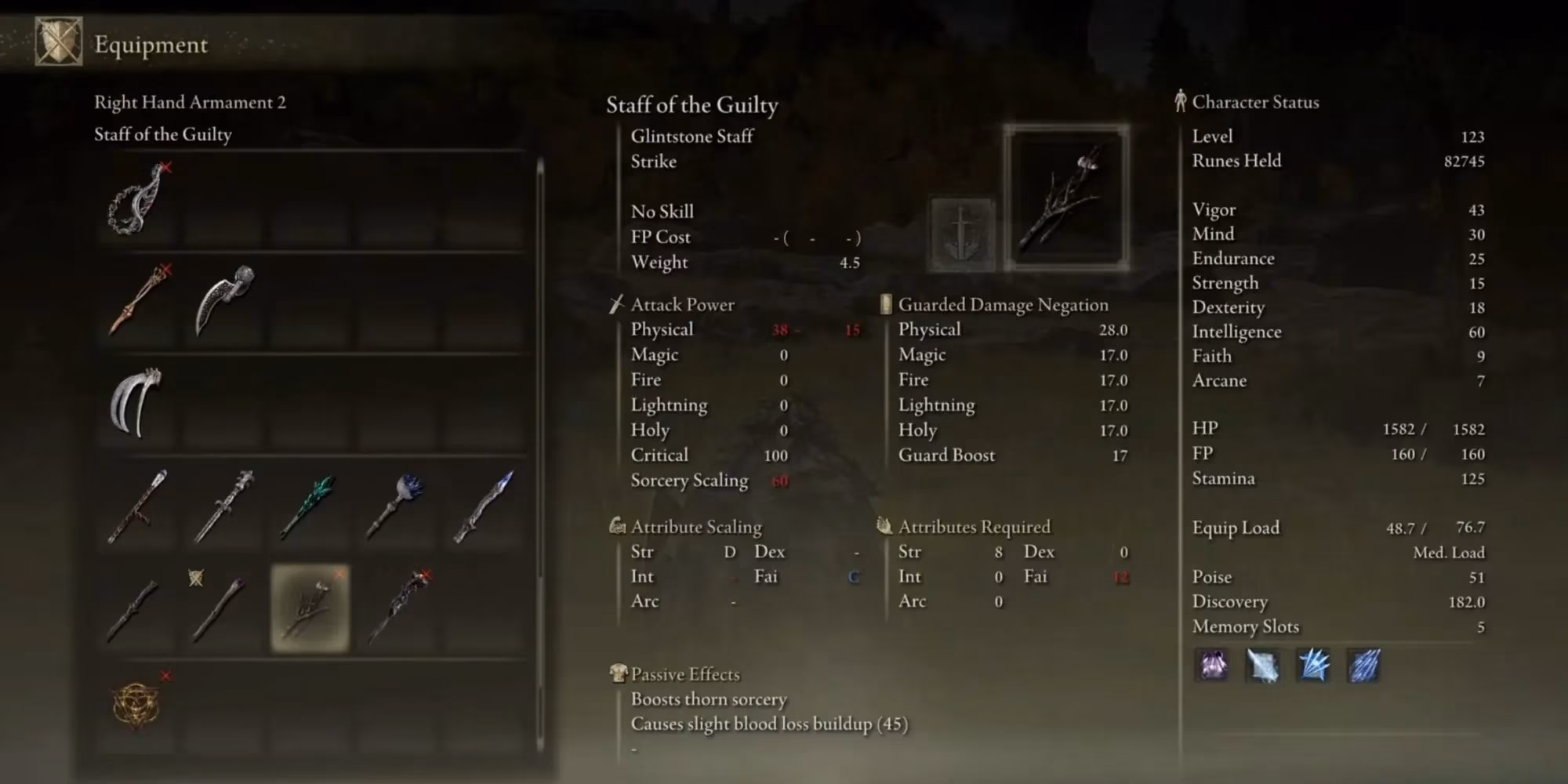This screenshot has width=1568, height=784.
Task: Select the green-bladed glintstone staff
Action: [x=310, y=506]
